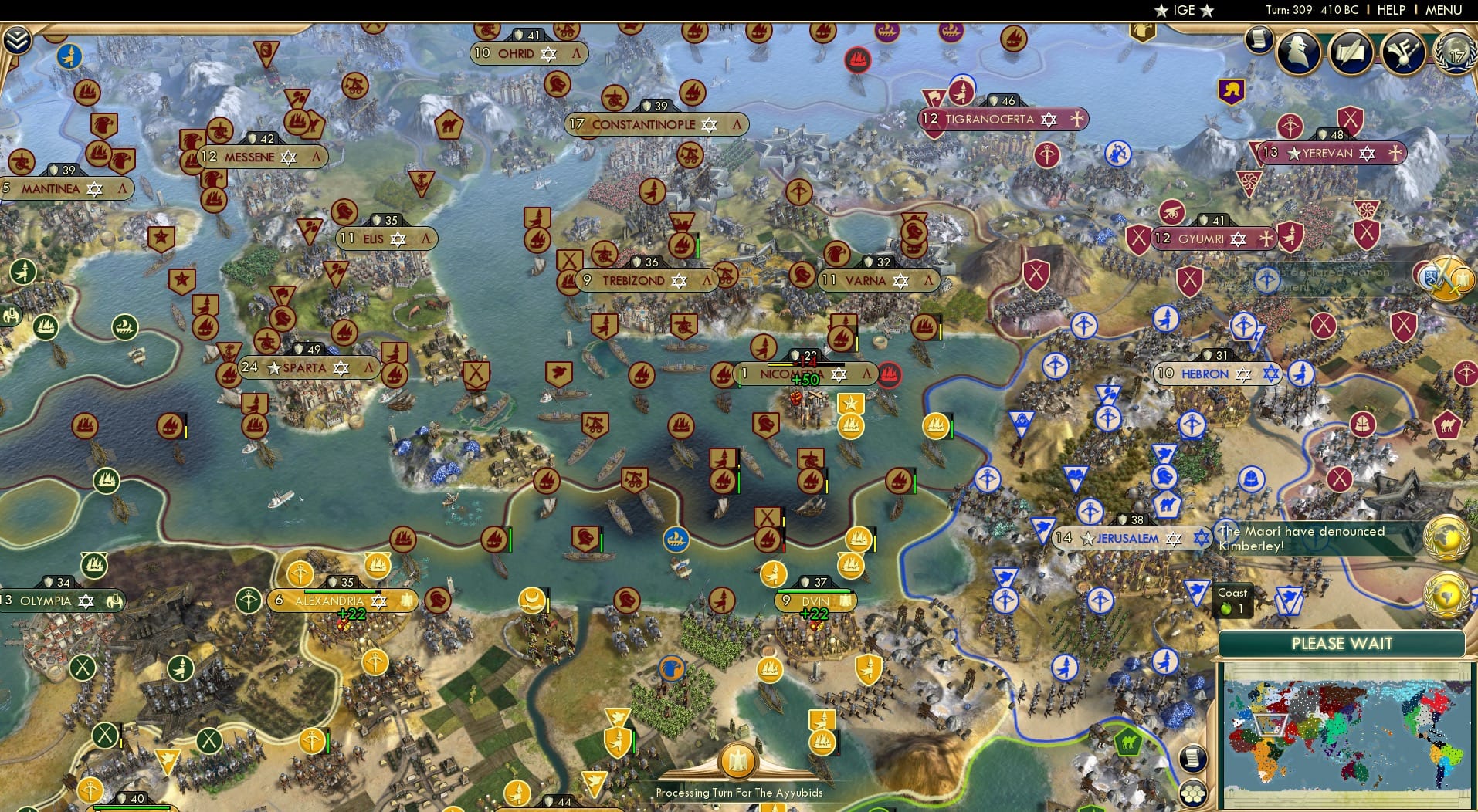Select the Sparta city banner
Viewport: 1478px width, 812px height.
point(307,368)
